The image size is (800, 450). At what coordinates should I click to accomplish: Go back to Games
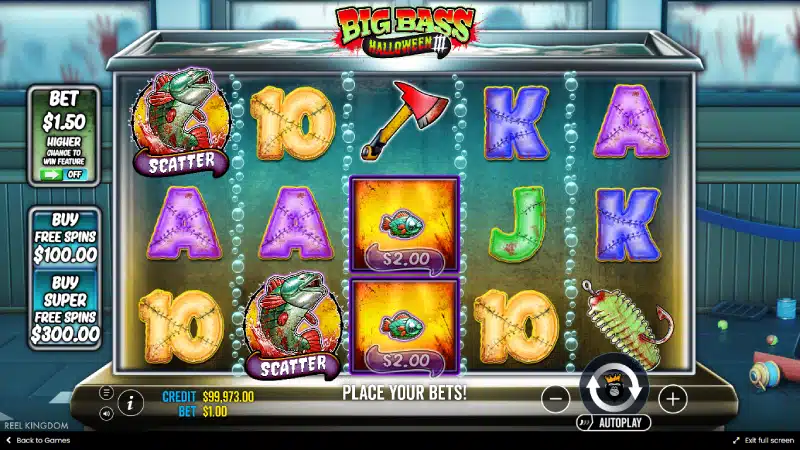(36, 440)
